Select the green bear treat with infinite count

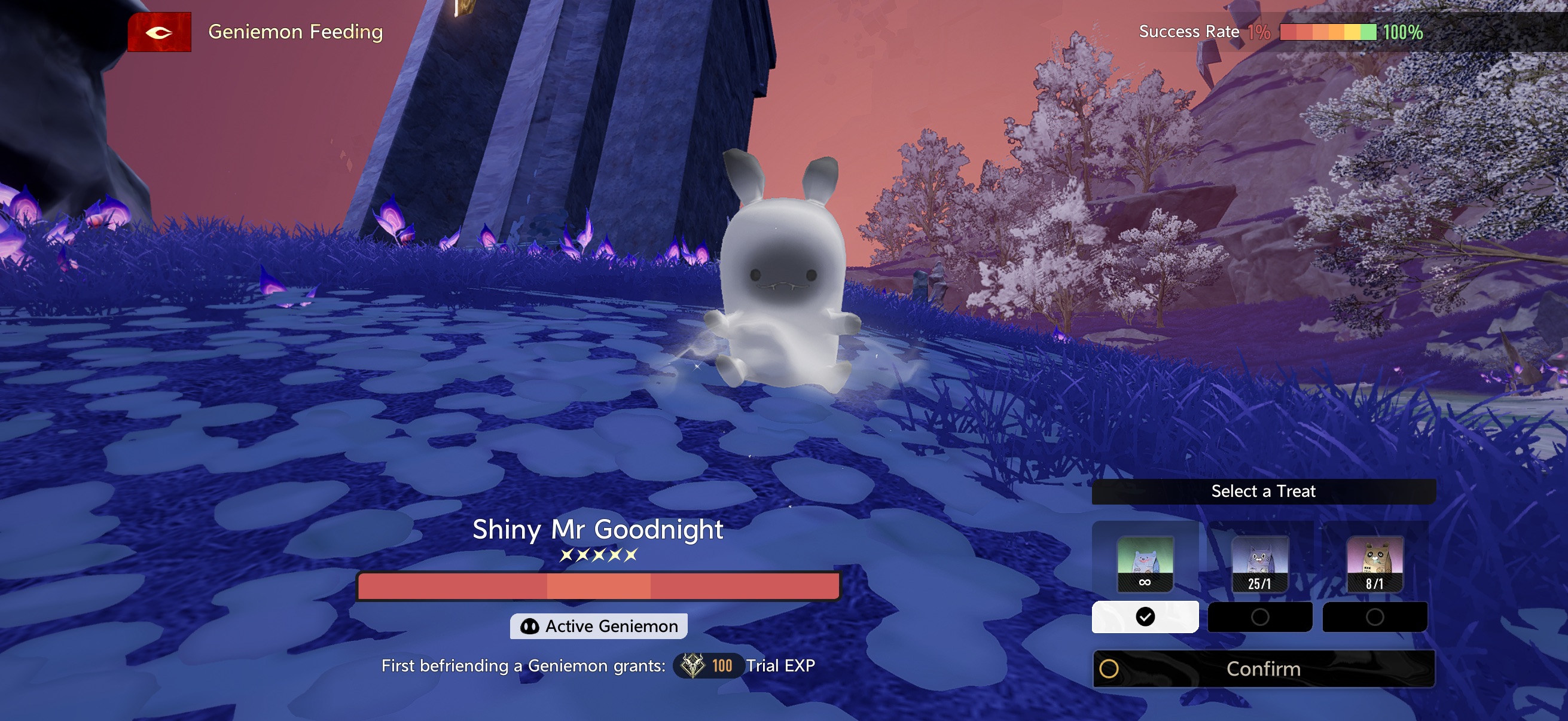1145,563
